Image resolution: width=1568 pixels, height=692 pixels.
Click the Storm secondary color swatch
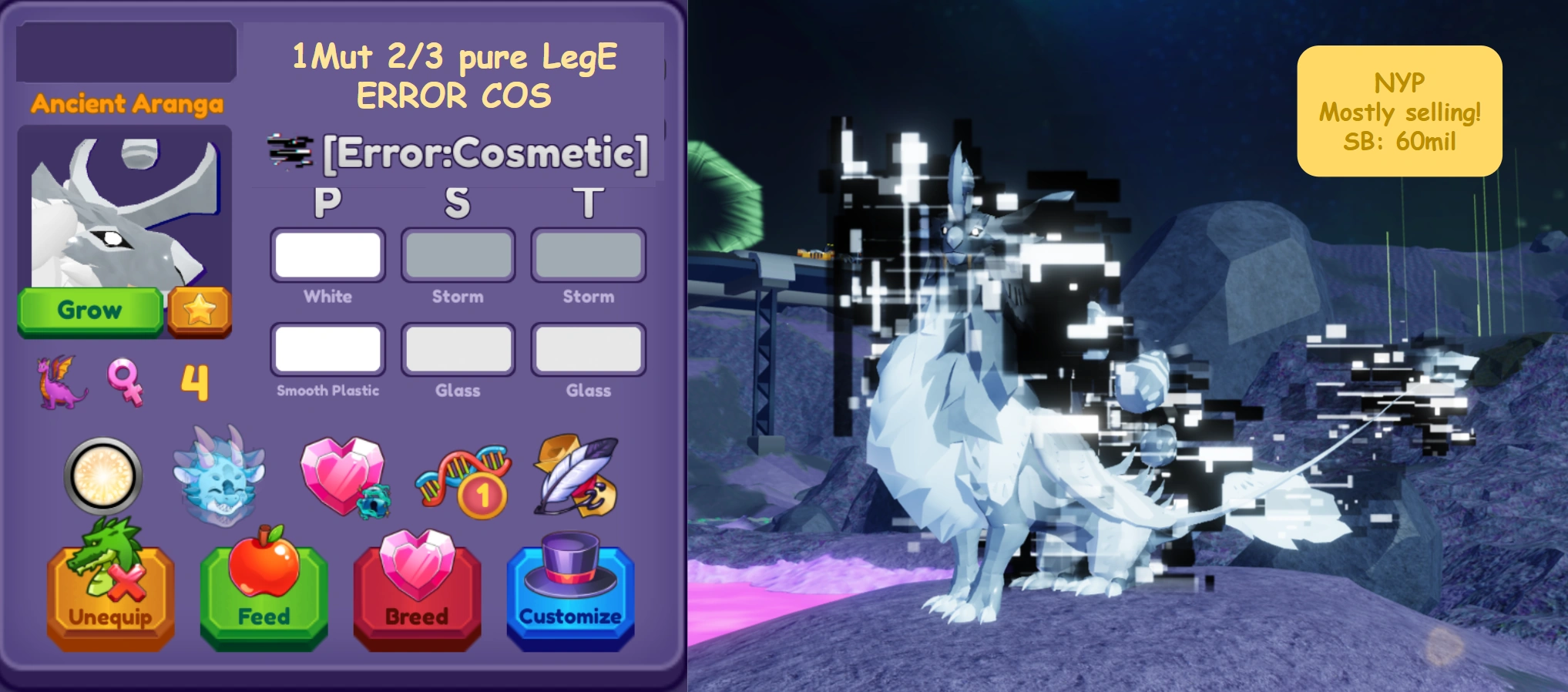tap(458, 254)
